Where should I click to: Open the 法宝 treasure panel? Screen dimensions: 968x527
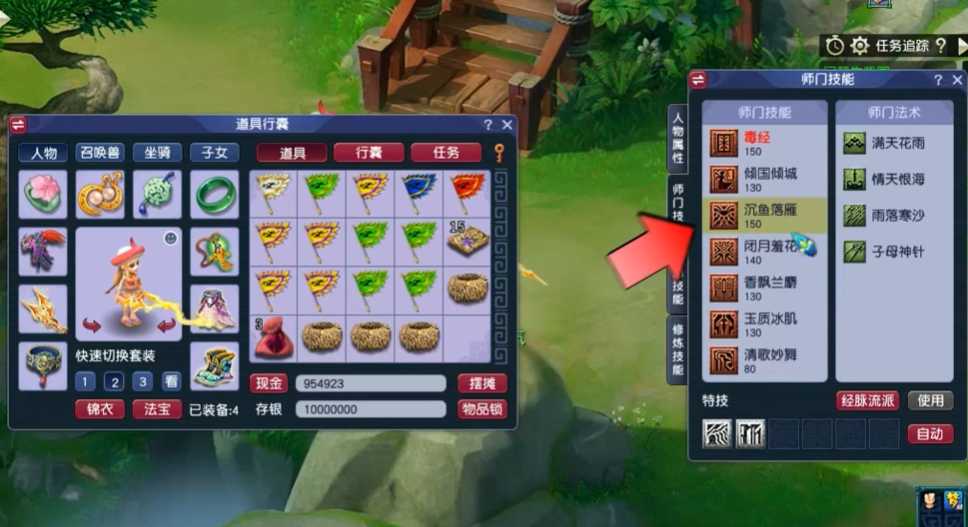tap(157, 409)
